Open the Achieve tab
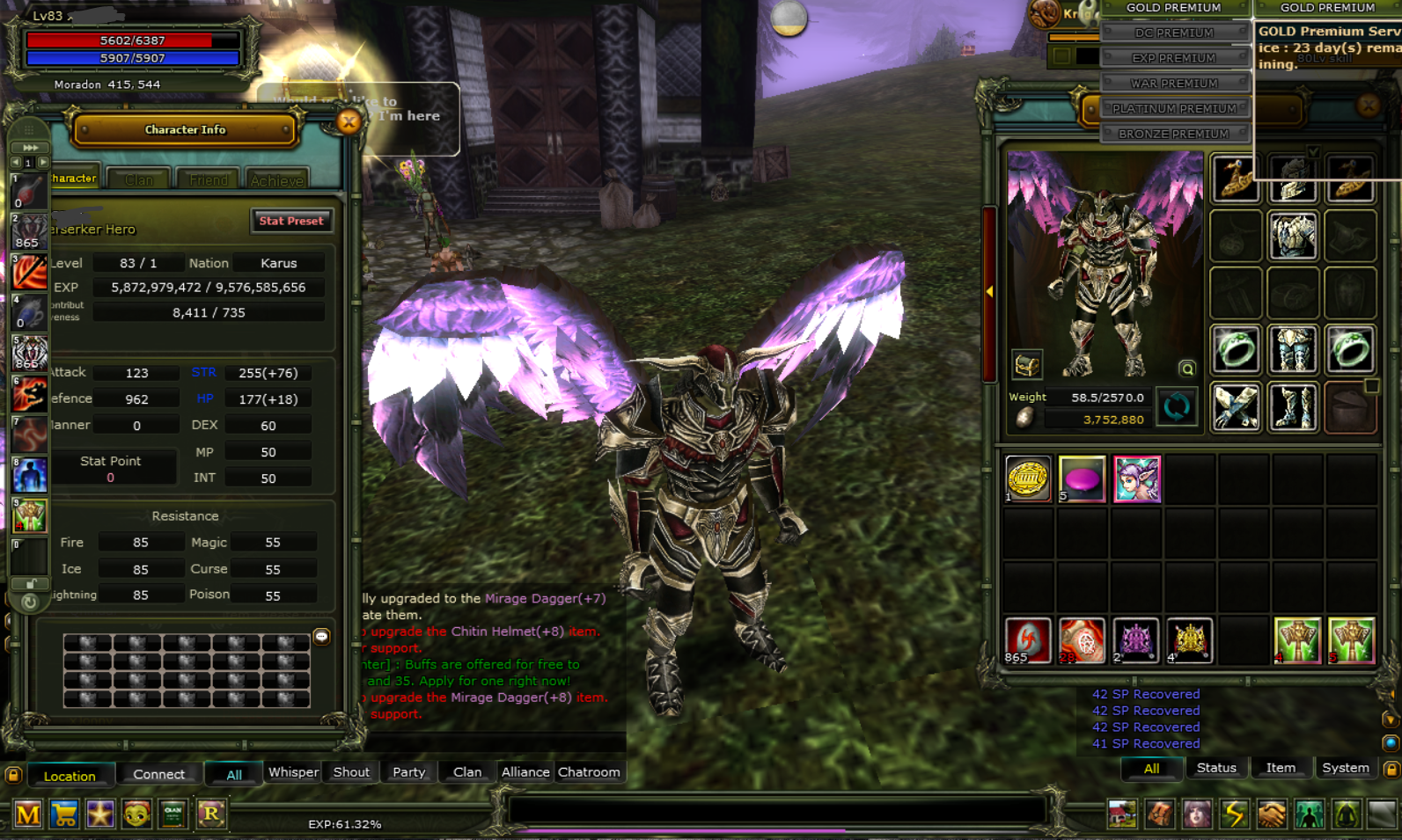Image resolution: width=1402 pixels, height=840 pixels. (276, 179)
